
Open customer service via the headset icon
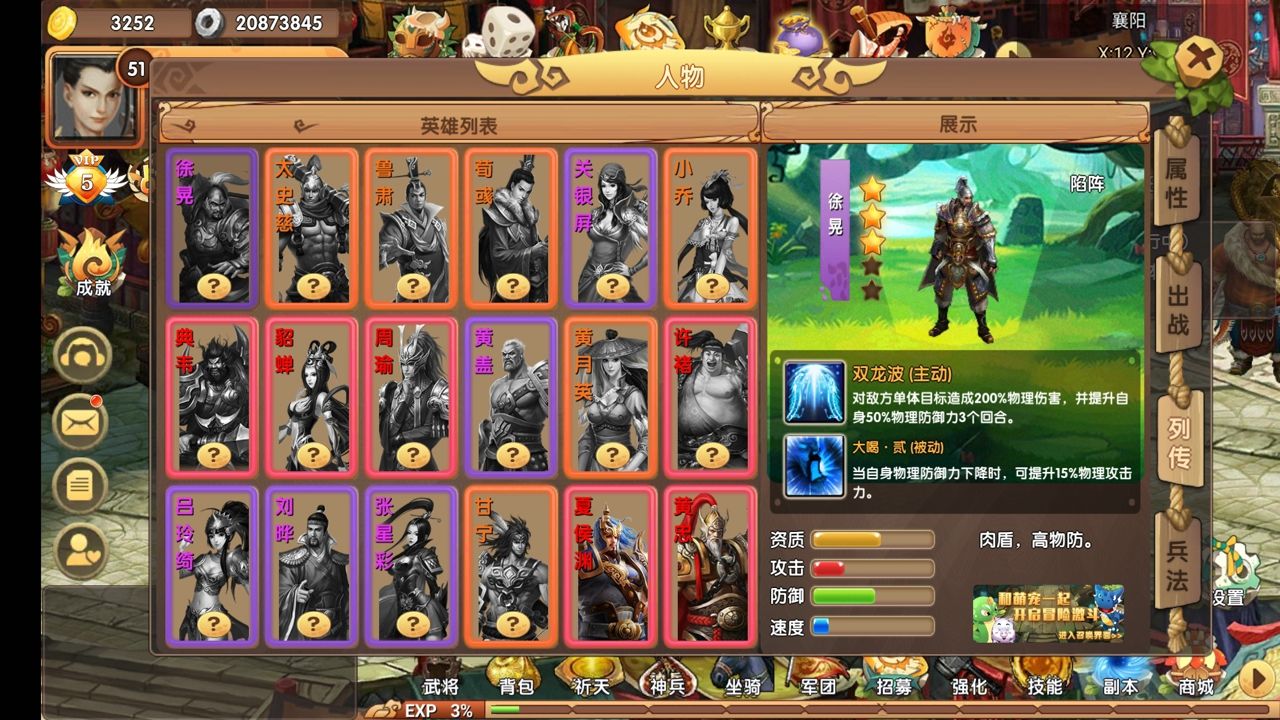pos(80,355)
